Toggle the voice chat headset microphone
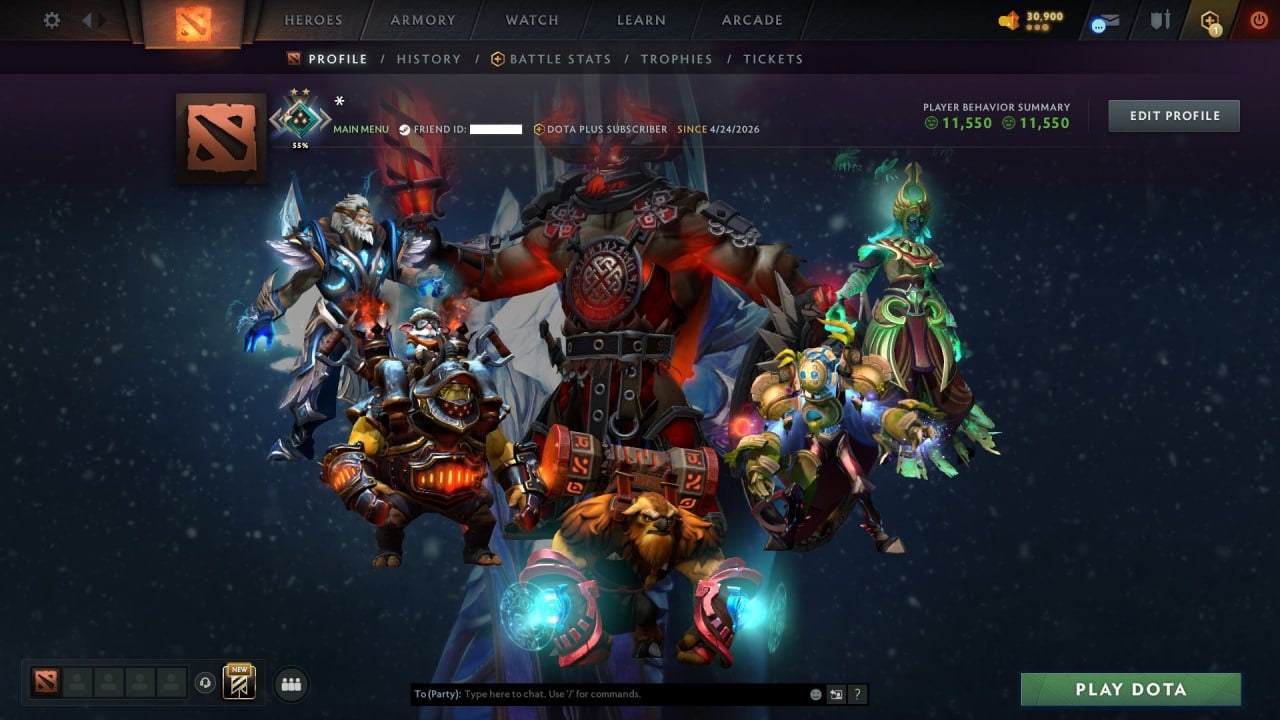The image size is (1280, 720). 205,682
